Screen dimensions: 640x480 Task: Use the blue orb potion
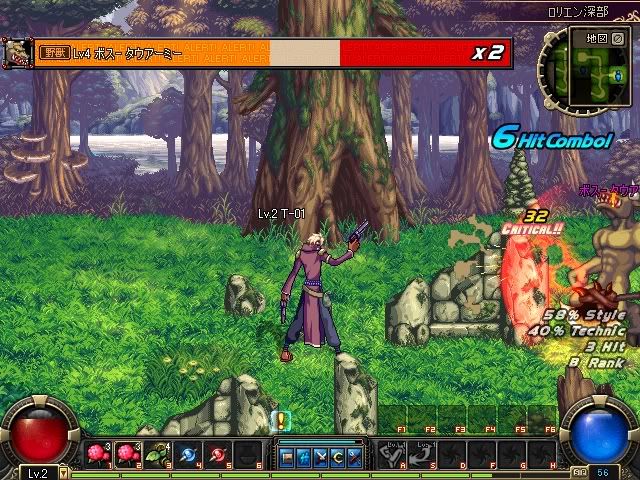tap(187, 455)
